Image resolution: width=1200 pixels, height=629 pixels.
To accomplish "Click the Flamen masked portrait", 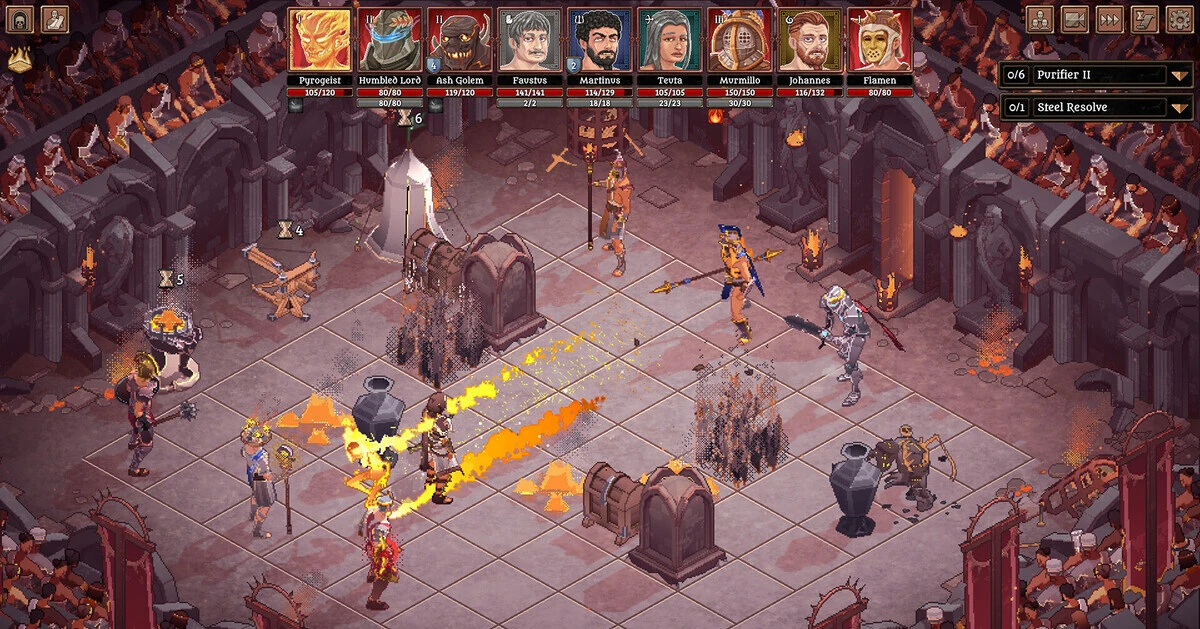I will pyautogui.click(x=880, y=40).
